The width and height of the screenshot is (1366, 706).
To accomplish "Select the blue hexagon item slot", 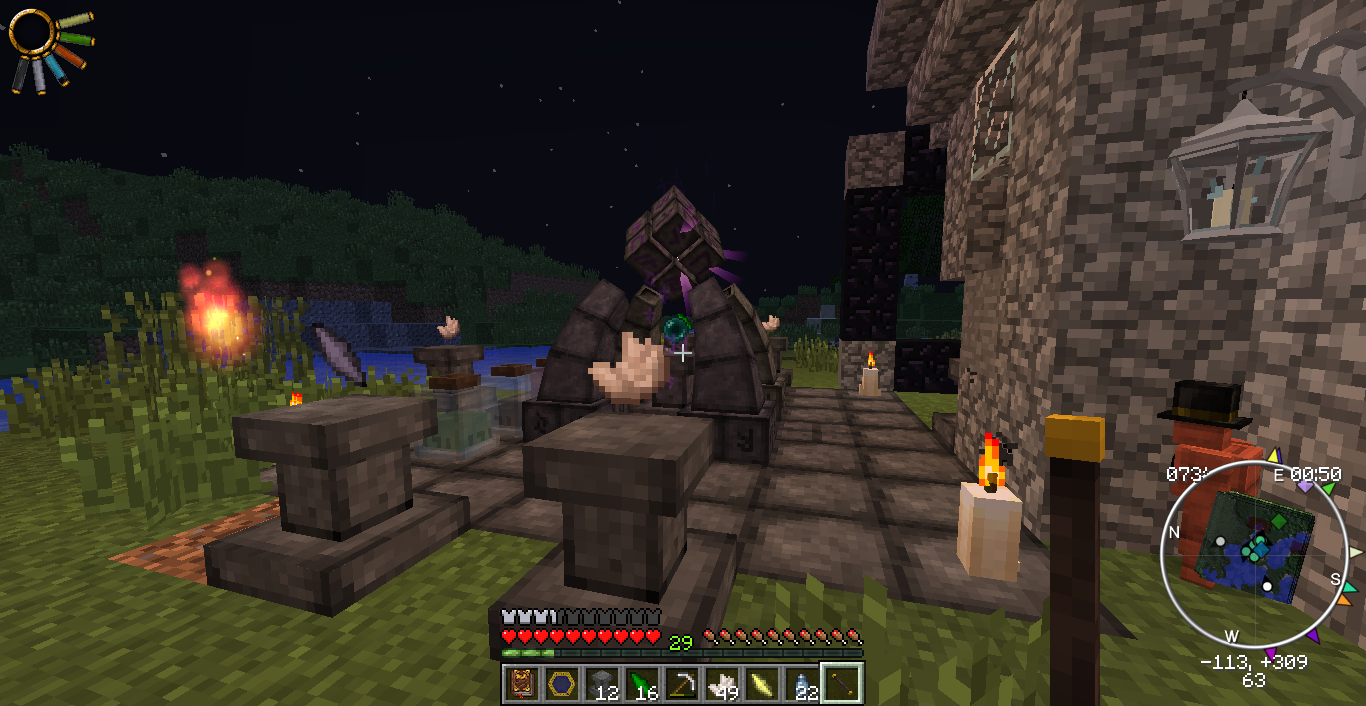I will click(561, 684).
